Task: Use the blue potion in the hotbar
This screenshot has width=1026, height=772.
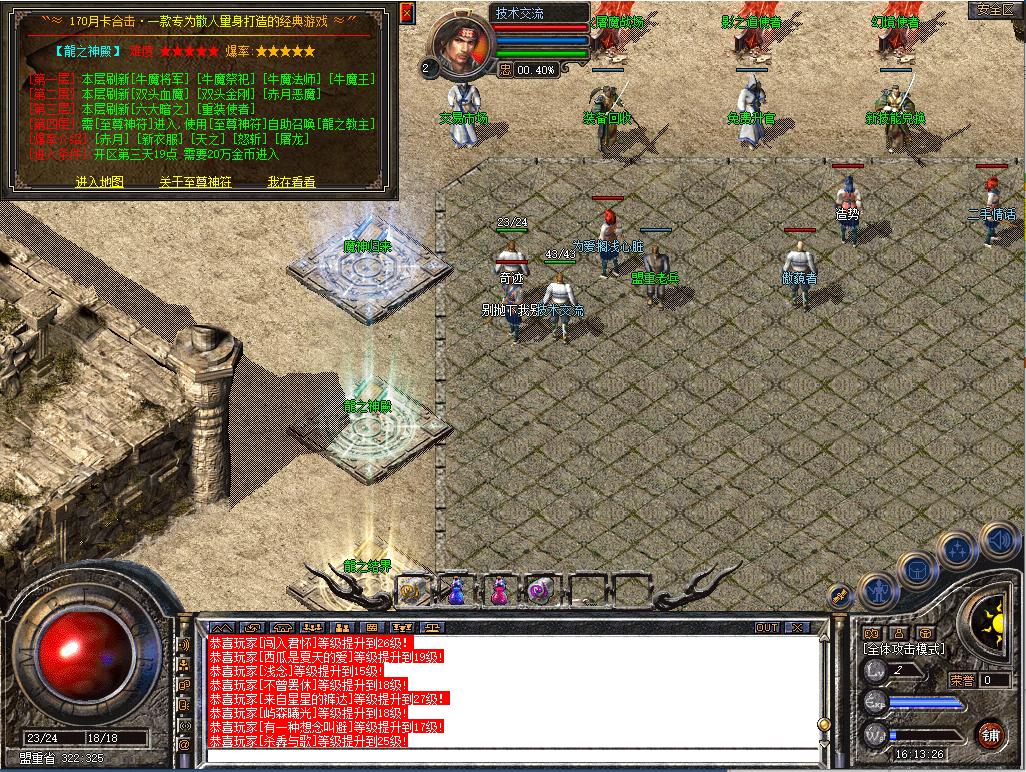Action: pos(456,591)
